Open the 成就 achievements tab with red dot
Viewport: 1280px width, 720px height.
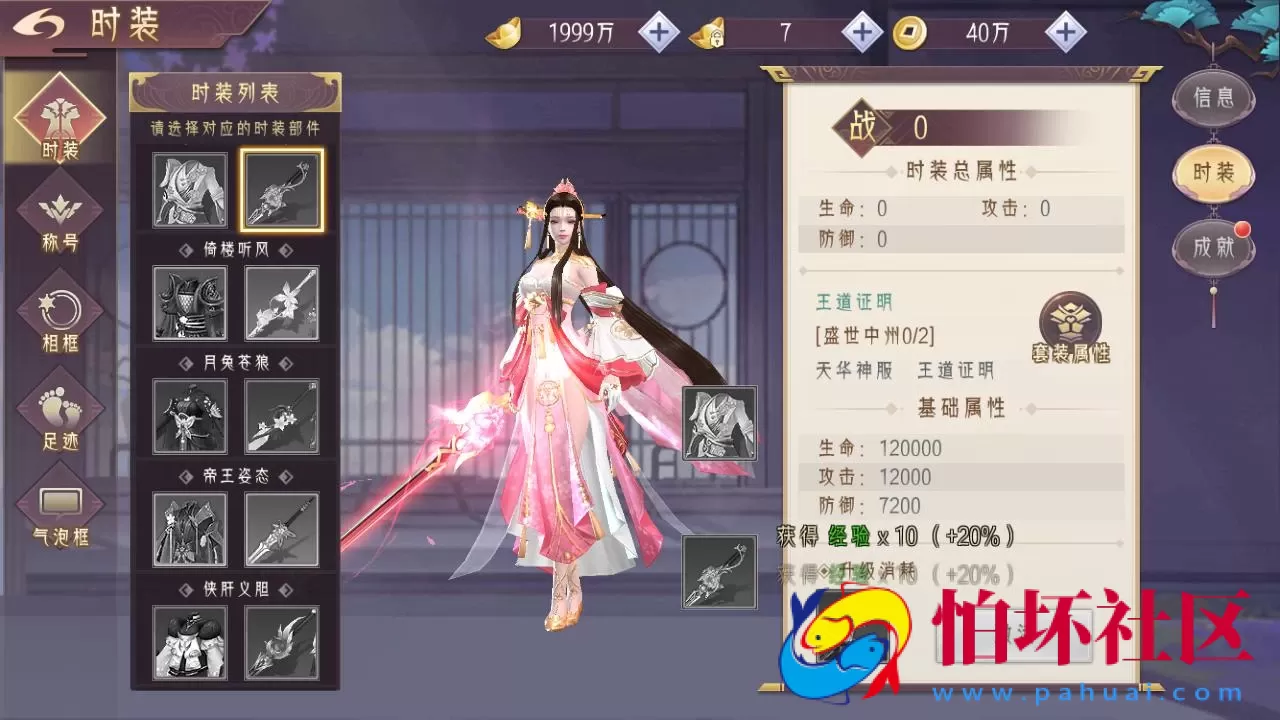pyautogui.click(x=1212, y=248)
